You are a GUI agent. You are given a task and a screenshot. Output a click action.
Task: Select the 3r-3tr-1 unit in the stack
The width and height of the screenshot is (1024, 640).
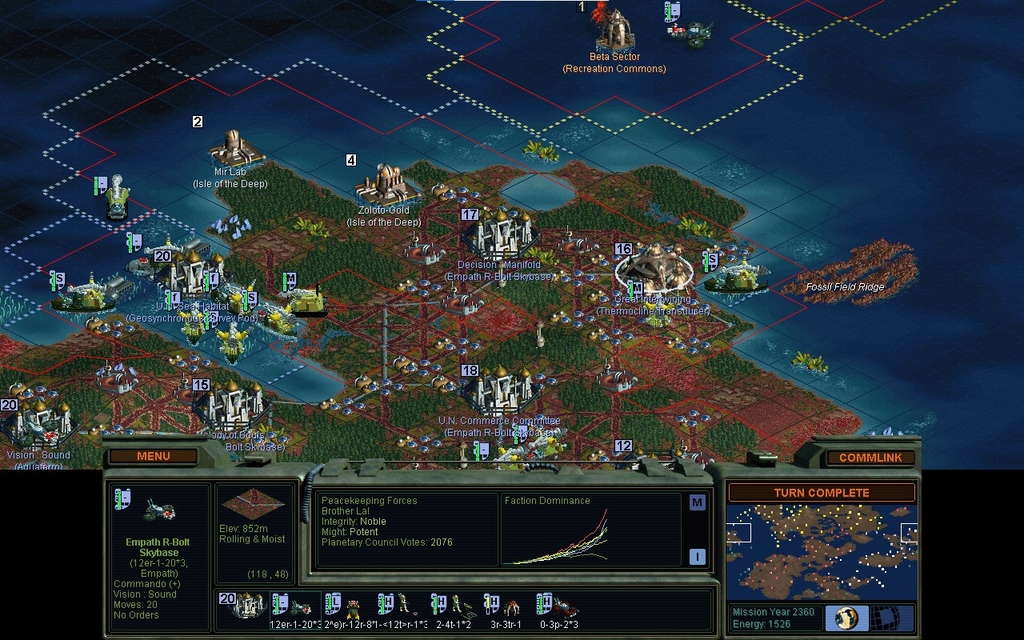505,606
